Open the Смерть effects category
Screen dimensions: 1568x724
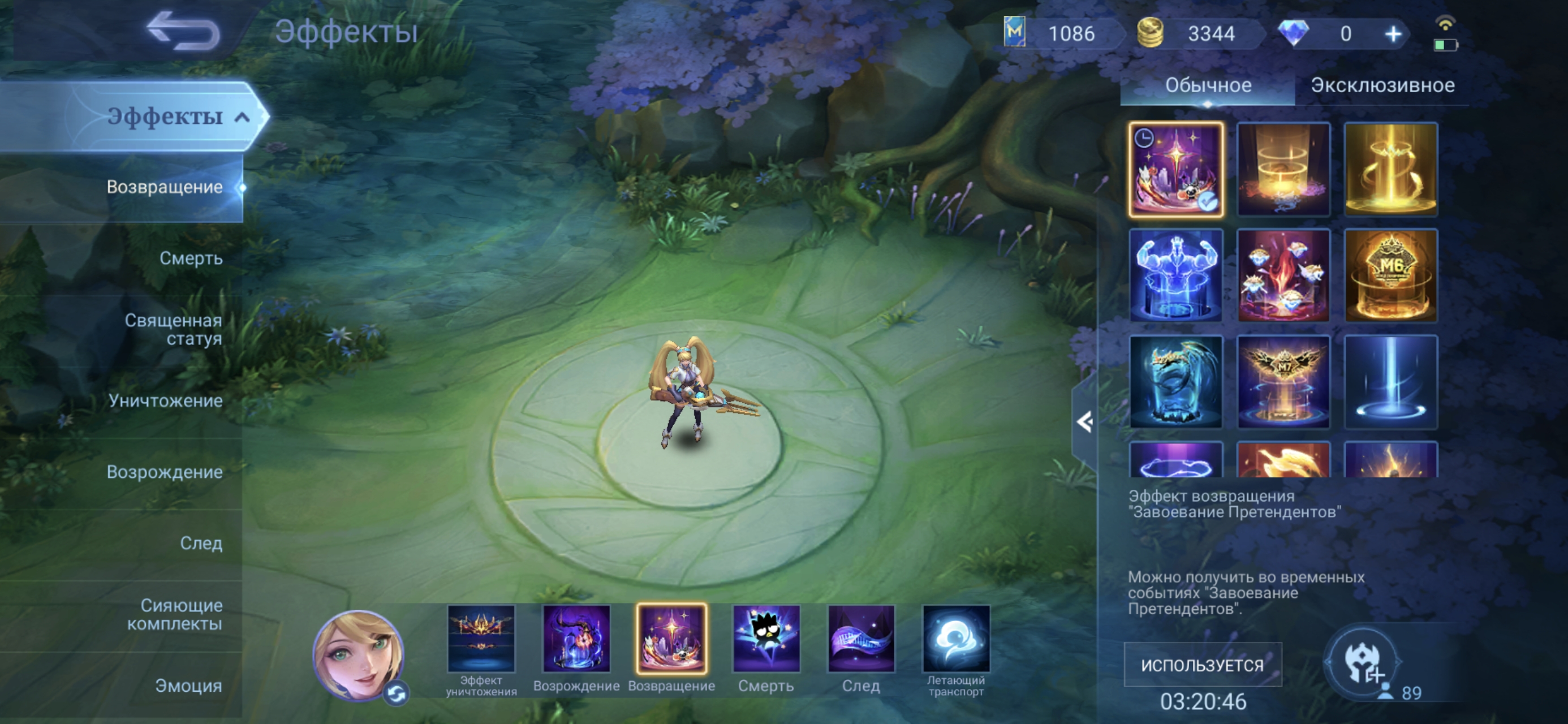[x=191, y=258]
